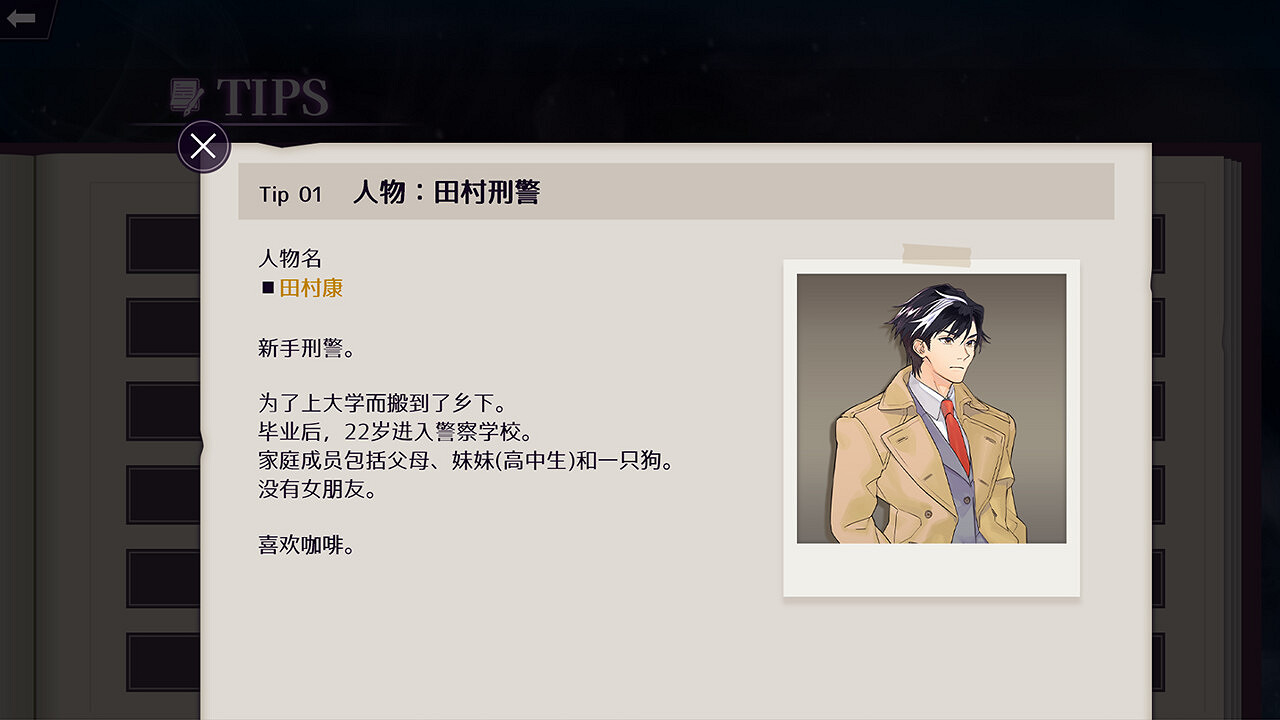Click the bottom tip slot on the right edge
Image resolution: width=1280 pixels, height=720 pixels.
pos(1161,661)
